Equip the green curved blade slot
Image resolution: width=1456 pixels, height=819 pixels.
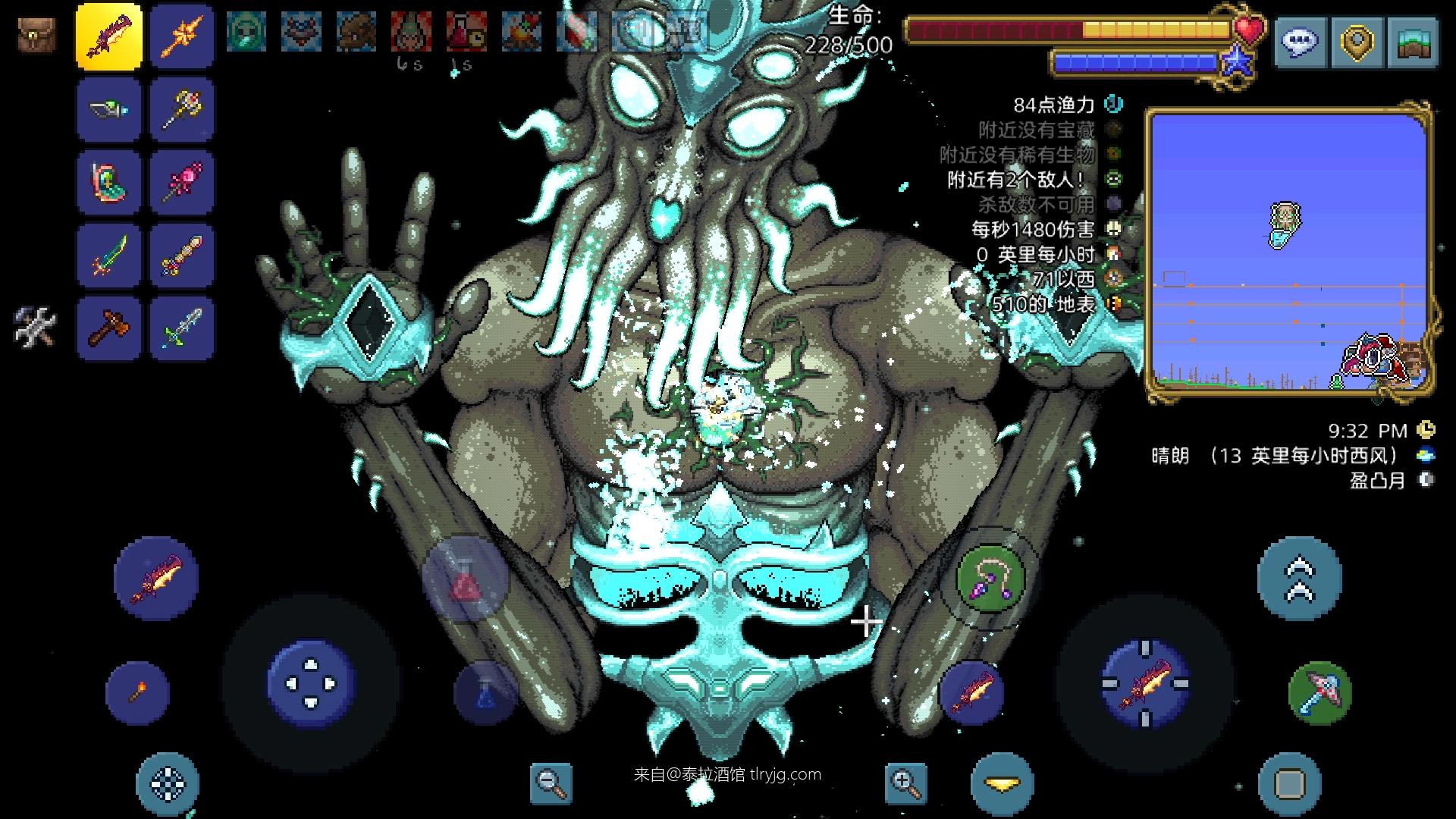click(x=109, y=256)
